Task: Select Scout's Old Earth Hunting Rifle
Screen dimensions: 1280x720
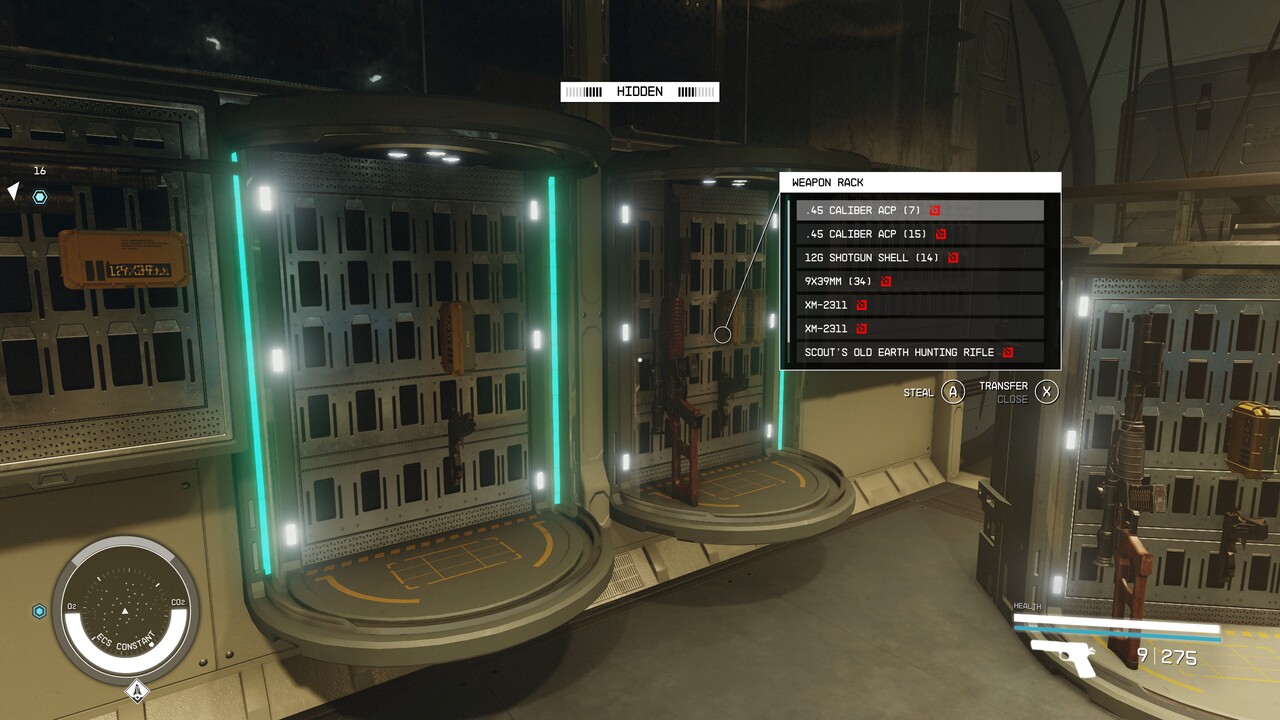Action: coord(919,352)
